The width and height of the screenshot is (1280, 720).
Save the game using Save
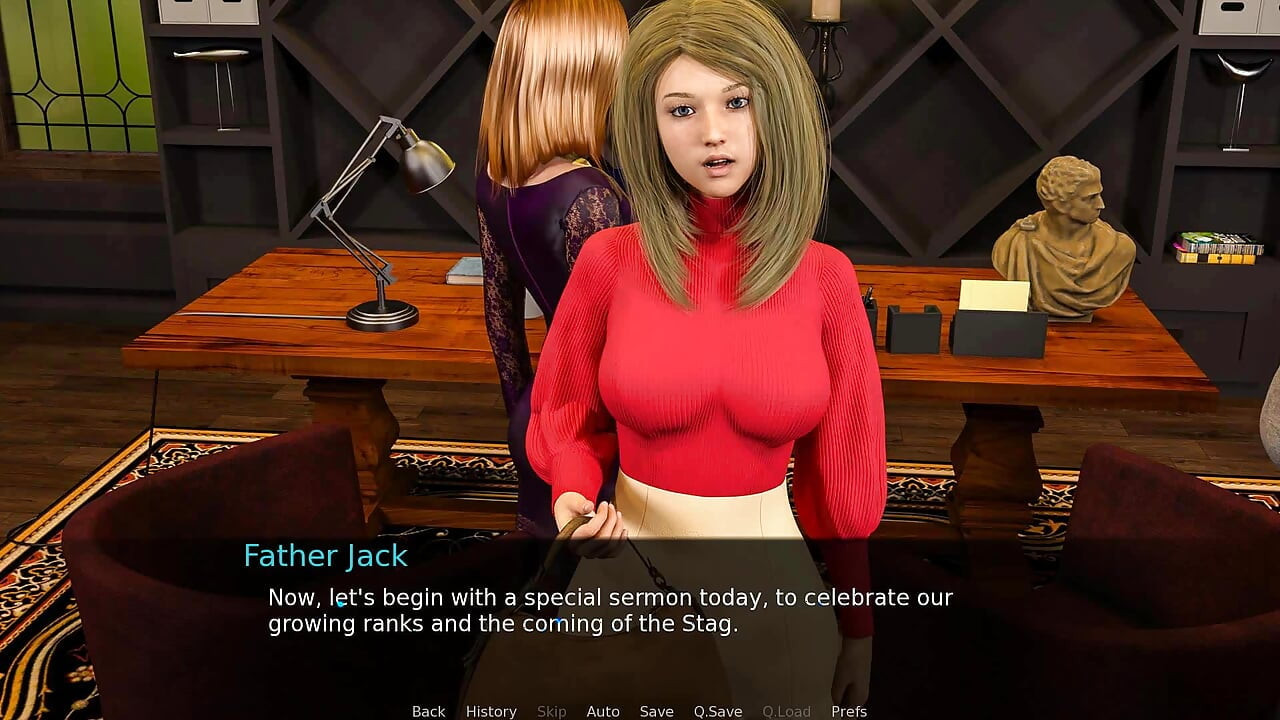click(x=657, y=711)
